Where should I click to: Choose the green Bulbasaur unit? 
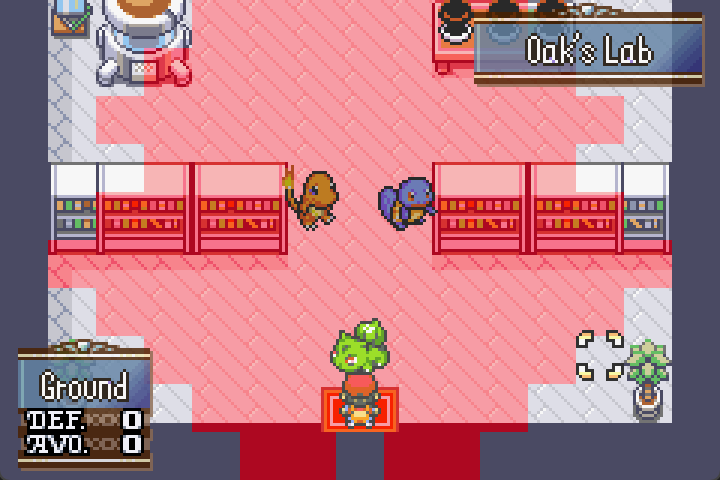(360, 348)
